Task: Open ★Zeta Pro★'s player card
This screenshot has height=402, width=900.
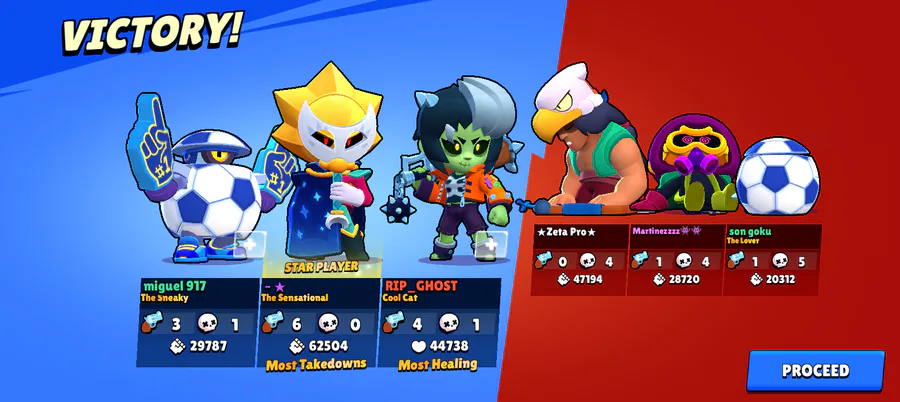Action: point(579,260)
